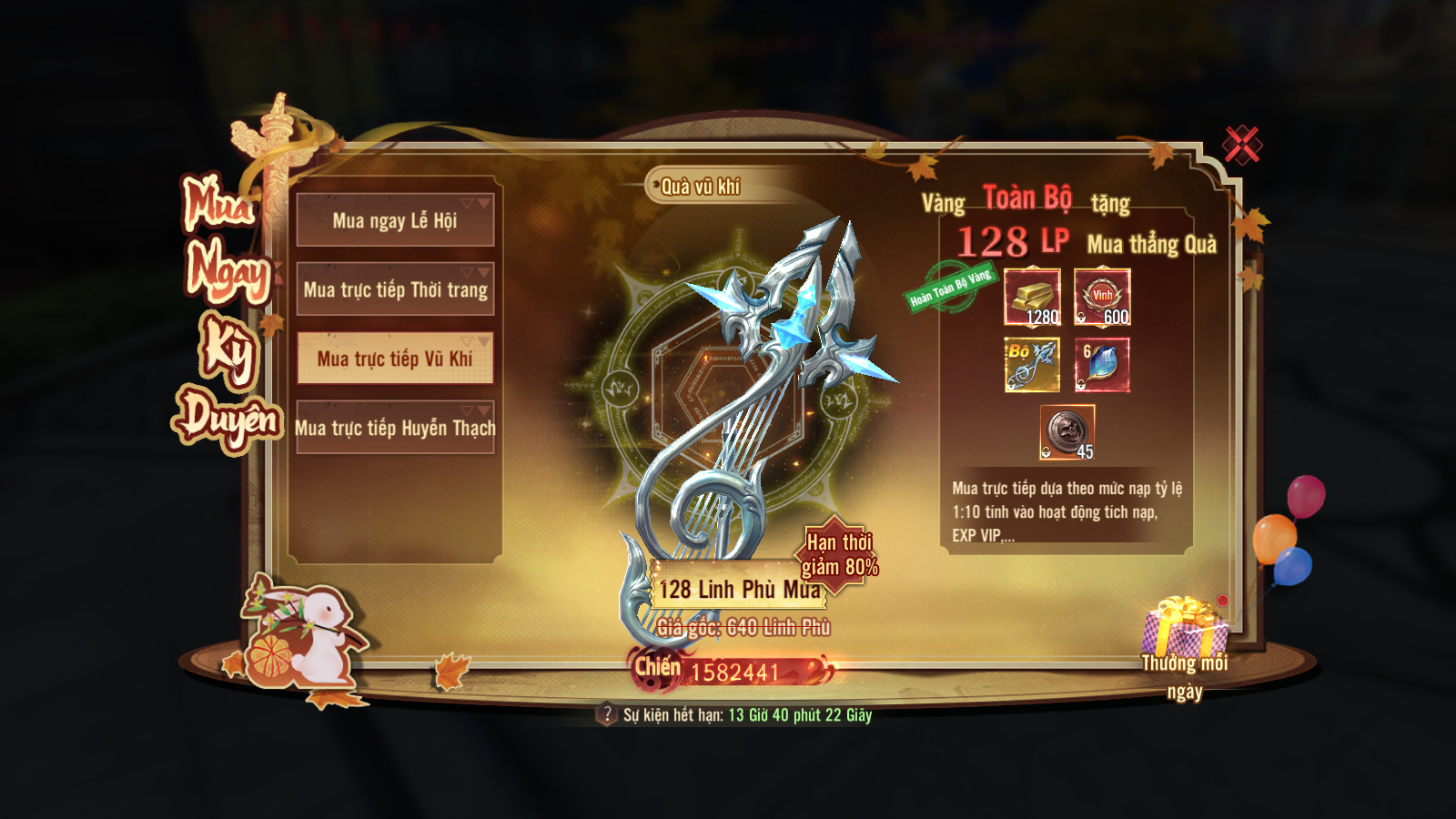Buy weapon for 128 Linh Phù
This screenshot has height=819, width=1456.
pos(737,590)
